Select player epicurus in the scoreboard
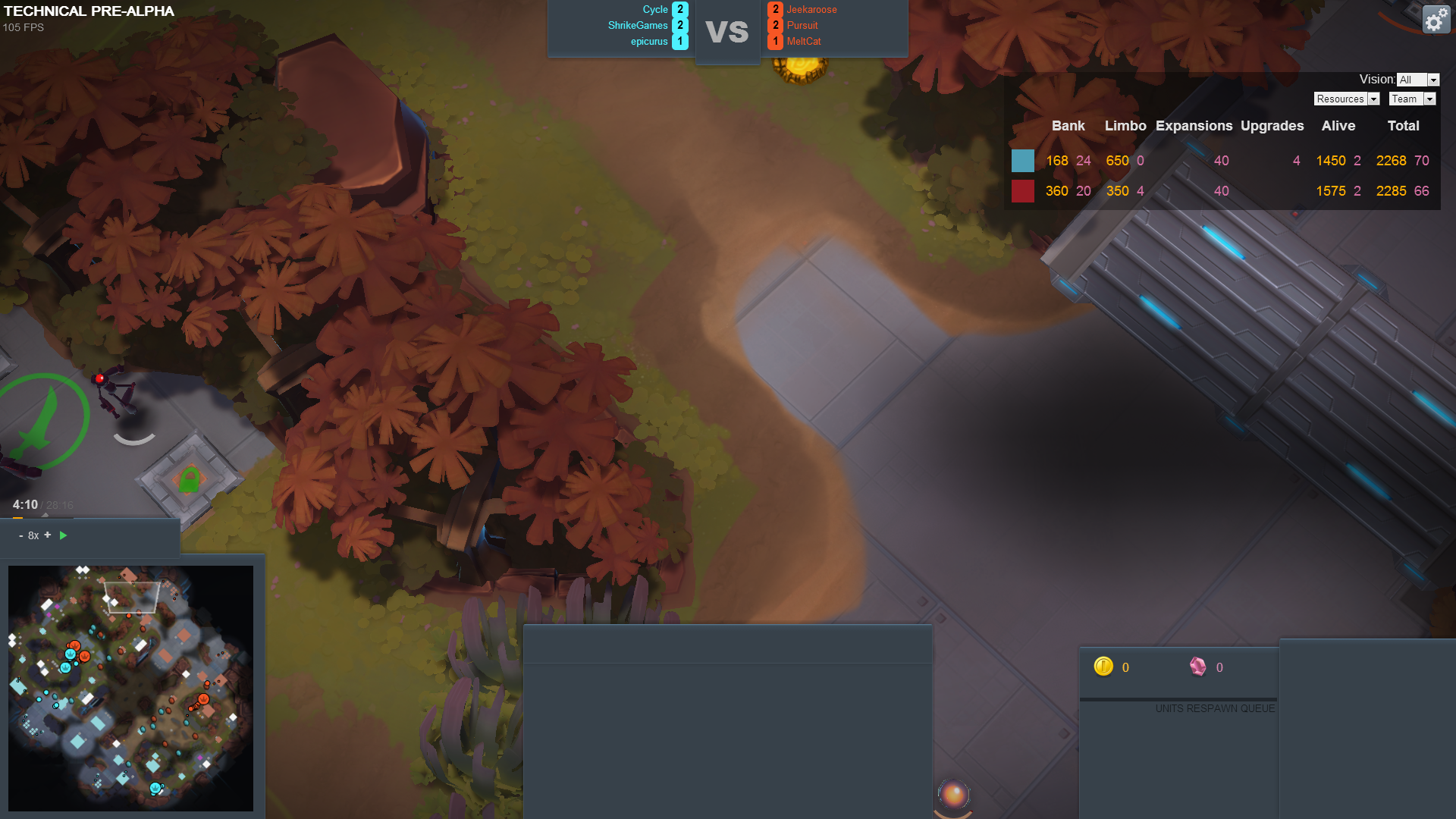The image size is (1456, 819). pyautogui.click(x=649, y=42)
